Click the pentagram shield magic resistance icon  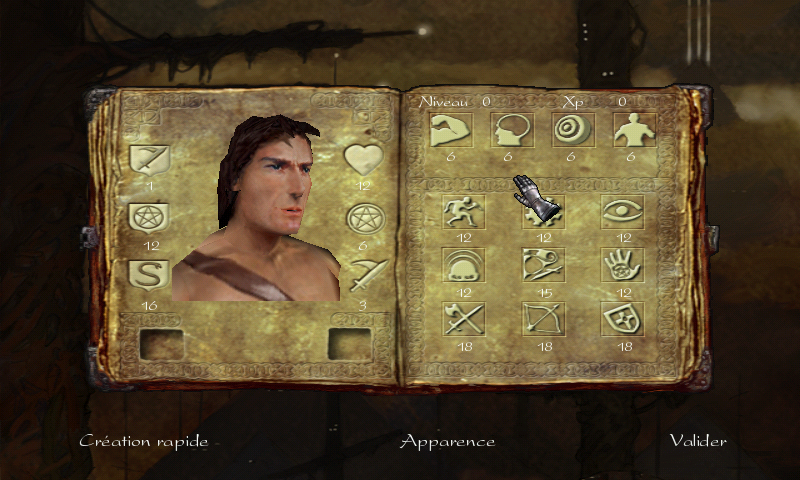150,218
